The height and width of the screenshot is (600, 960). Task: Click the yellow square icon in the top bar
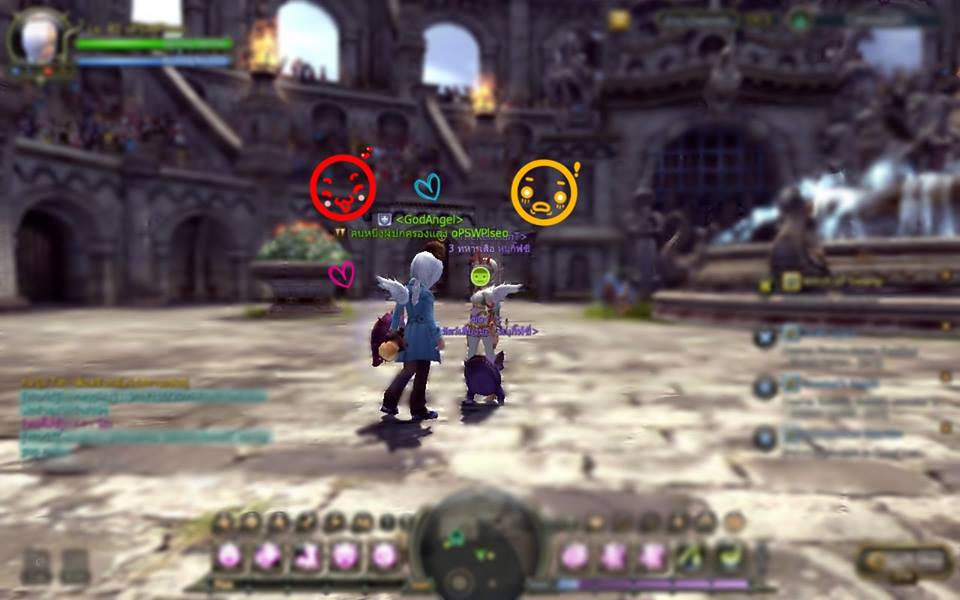click(x=619, y=19)
